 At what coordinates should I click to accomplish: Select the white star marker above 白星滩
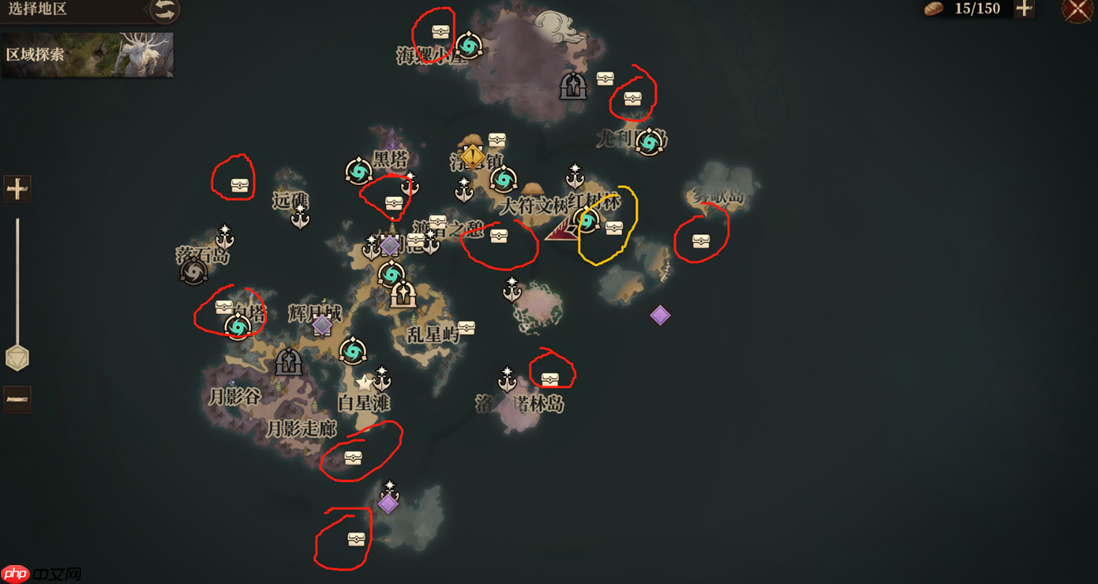[364, 382]
